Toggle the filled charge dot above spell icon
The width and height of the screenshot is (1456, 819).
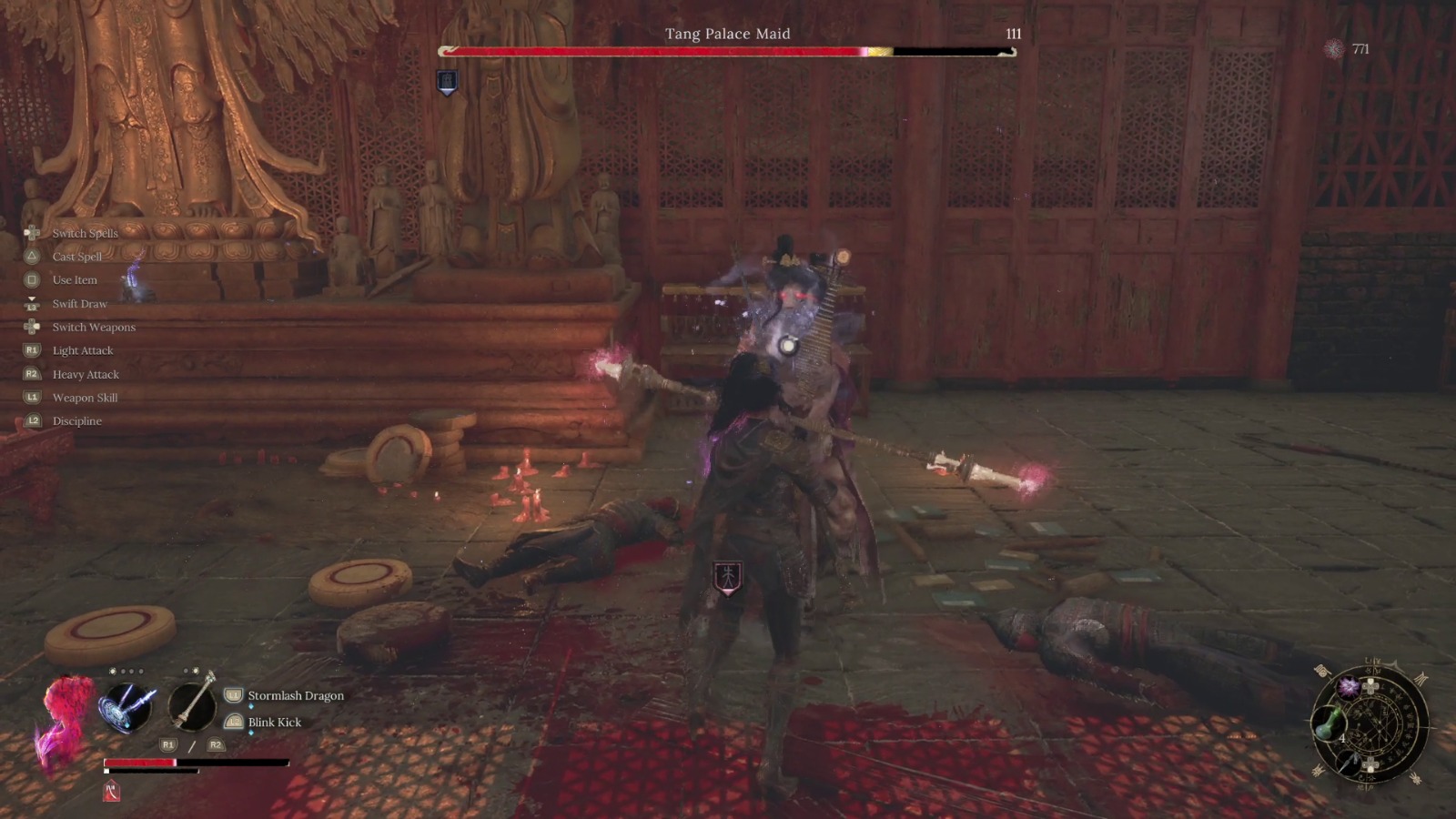pyautogui.click(x=114, y=672)
